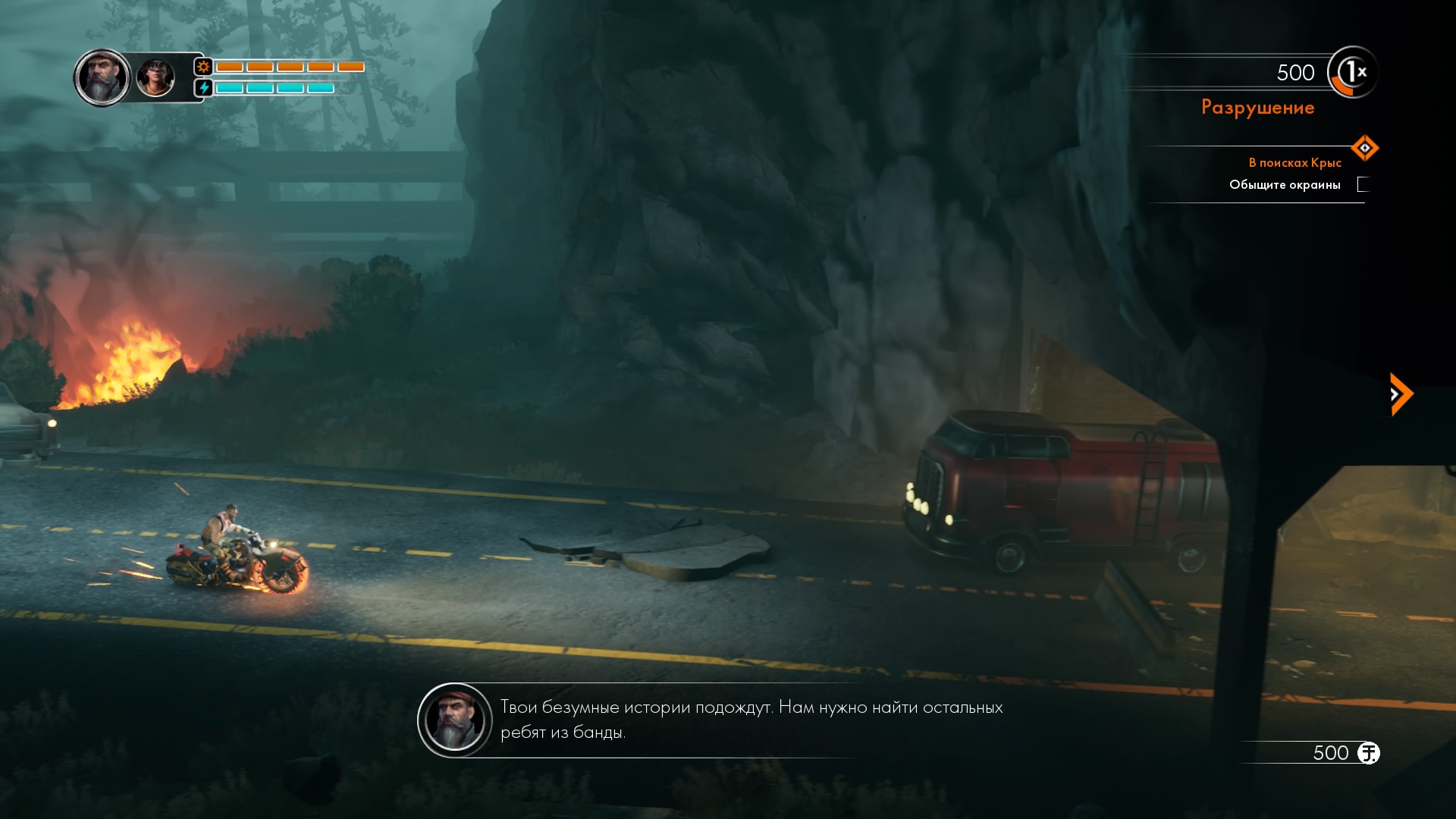Screen dimensions: 1456x819
Task: Open the quest tracker "В поисках Крыс"
Action: (1294, 163)
